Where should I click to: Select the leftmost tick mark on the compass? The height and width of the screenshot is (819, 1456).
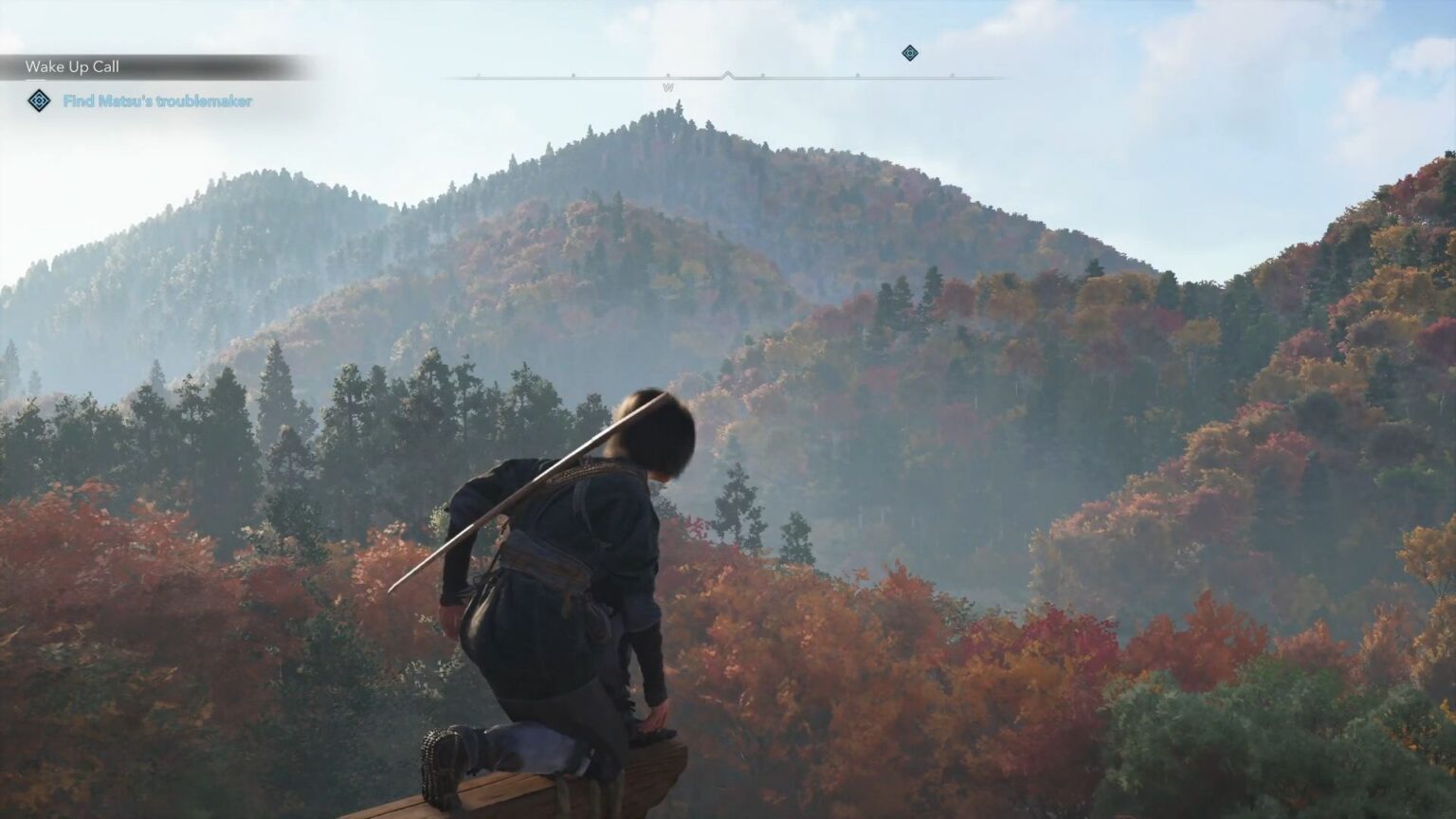click(x=479, y=75)
